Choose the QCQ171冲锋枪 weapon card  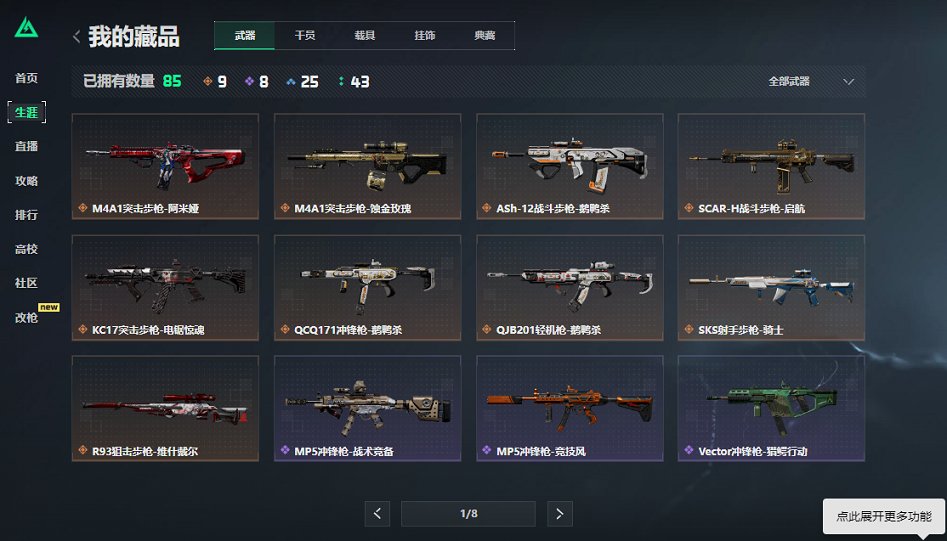(x=367, y=287)
